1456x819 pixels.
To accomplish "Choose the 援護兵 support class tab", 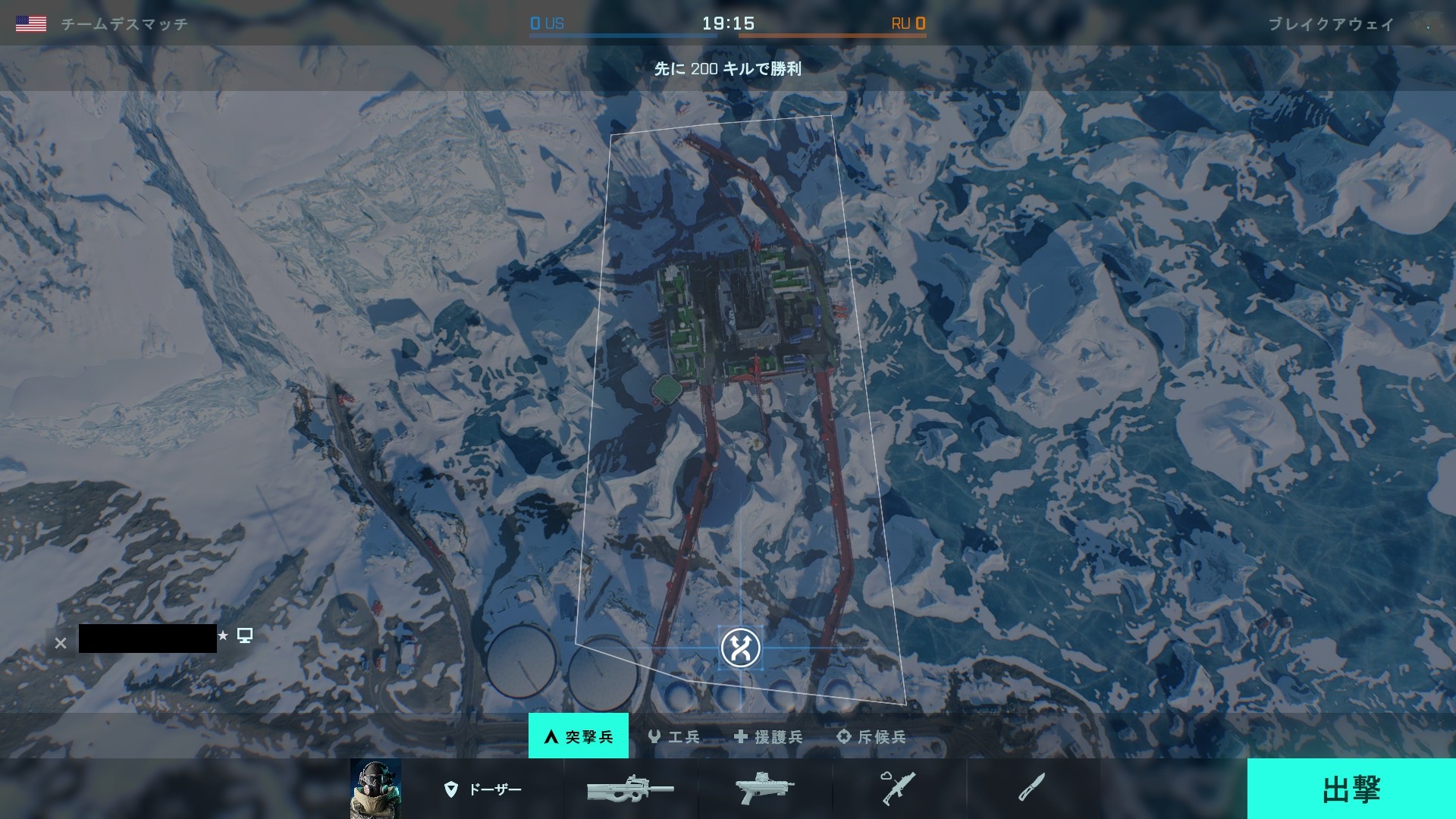I will [767, 736].
